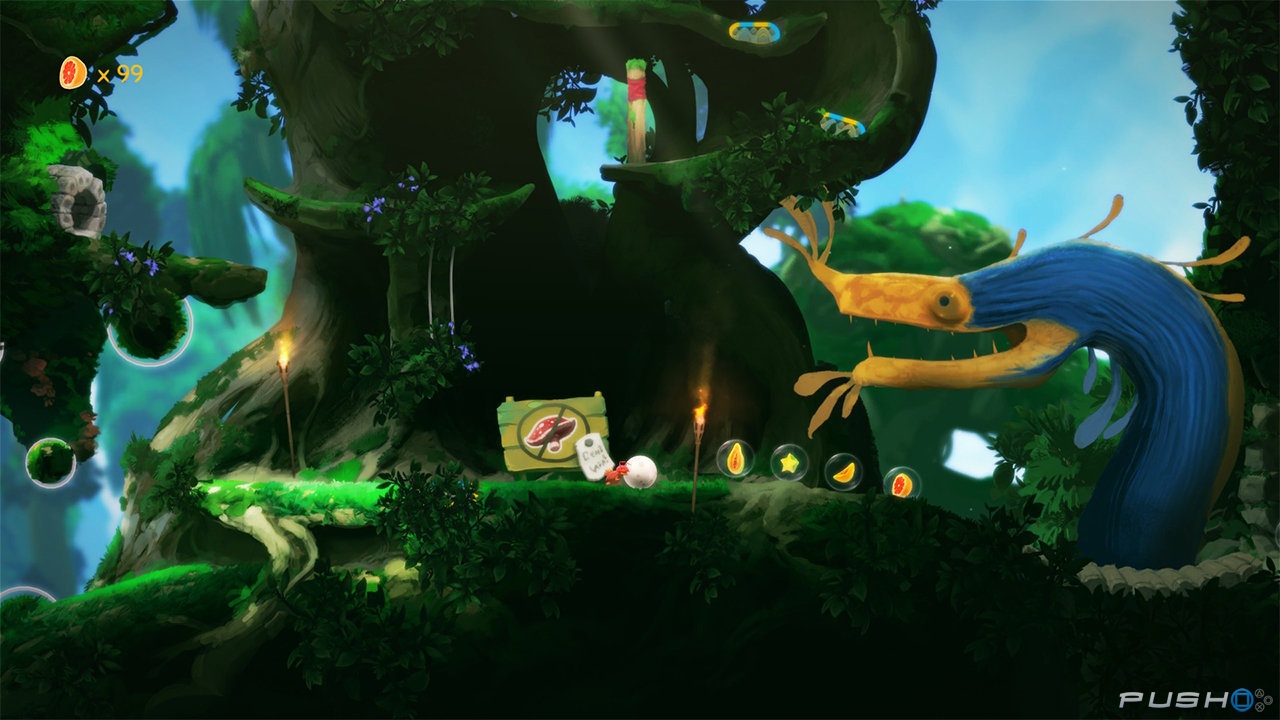Click the white pinball beside Yoku
Screen dimensions: 1280x720
point(640,470)
